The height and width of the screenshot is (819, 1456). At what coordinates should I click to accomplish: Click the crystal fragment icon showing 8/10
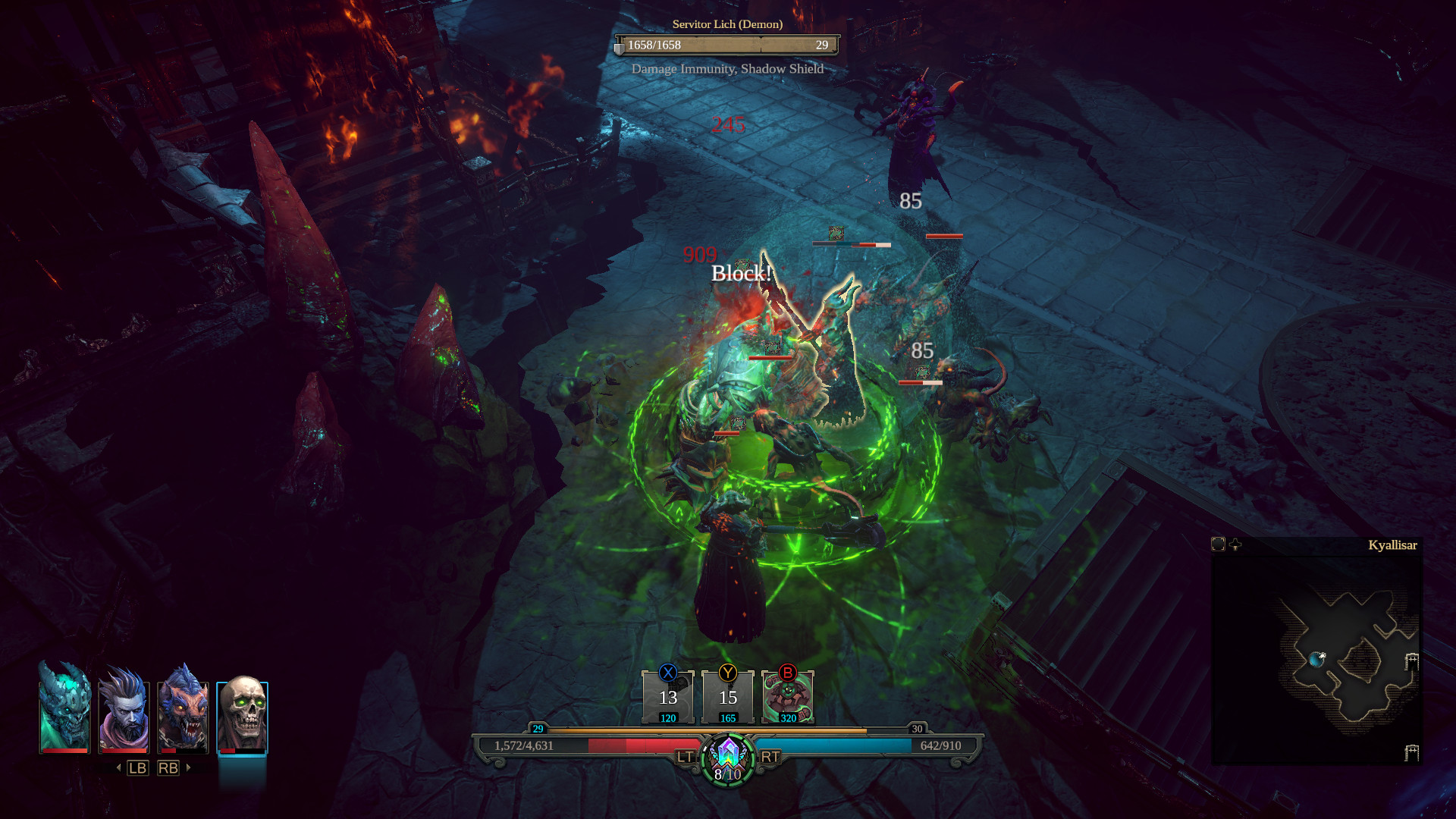[726, 758]
